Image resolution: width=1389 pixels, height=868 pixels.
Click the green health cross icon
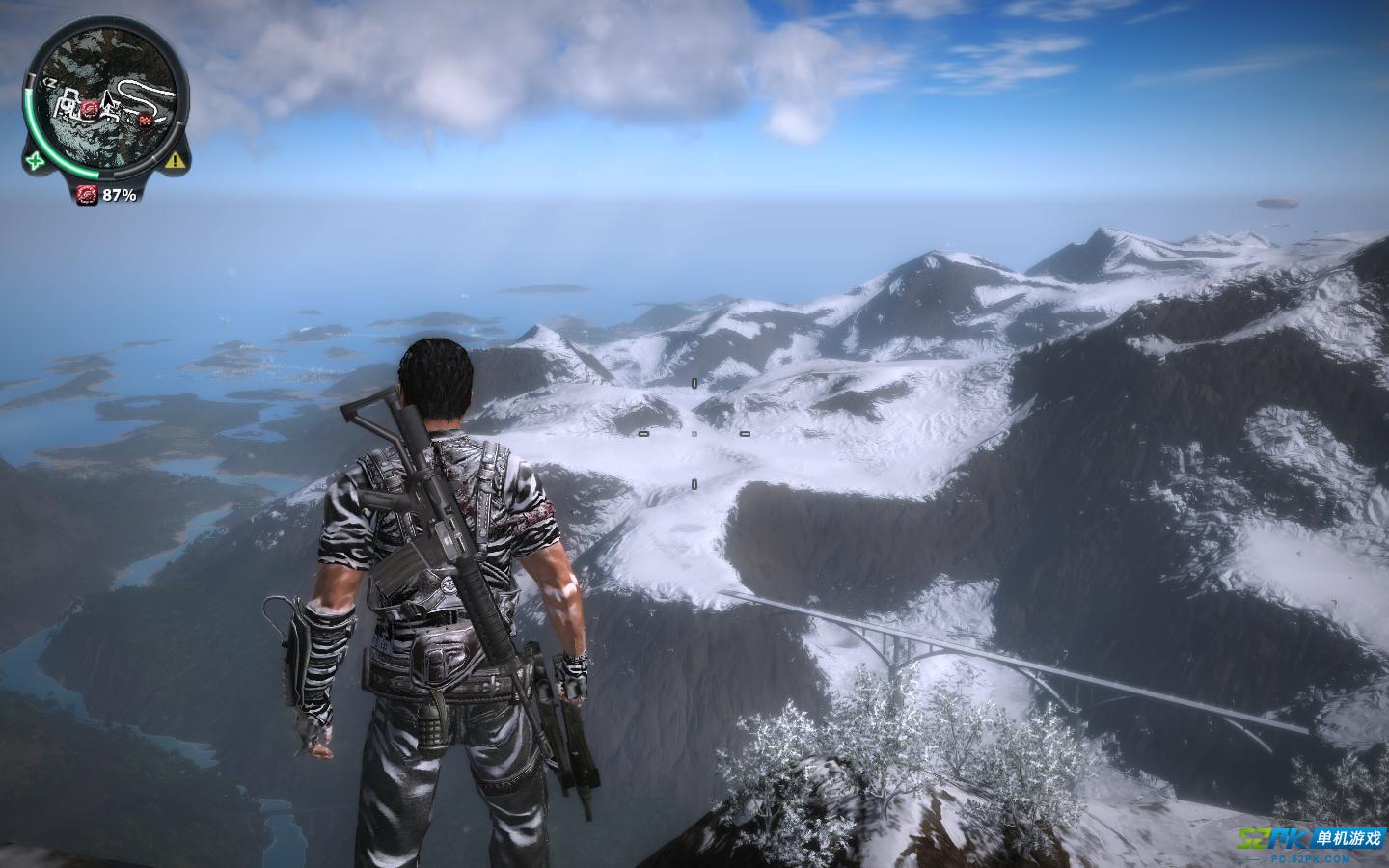[36, 160]
